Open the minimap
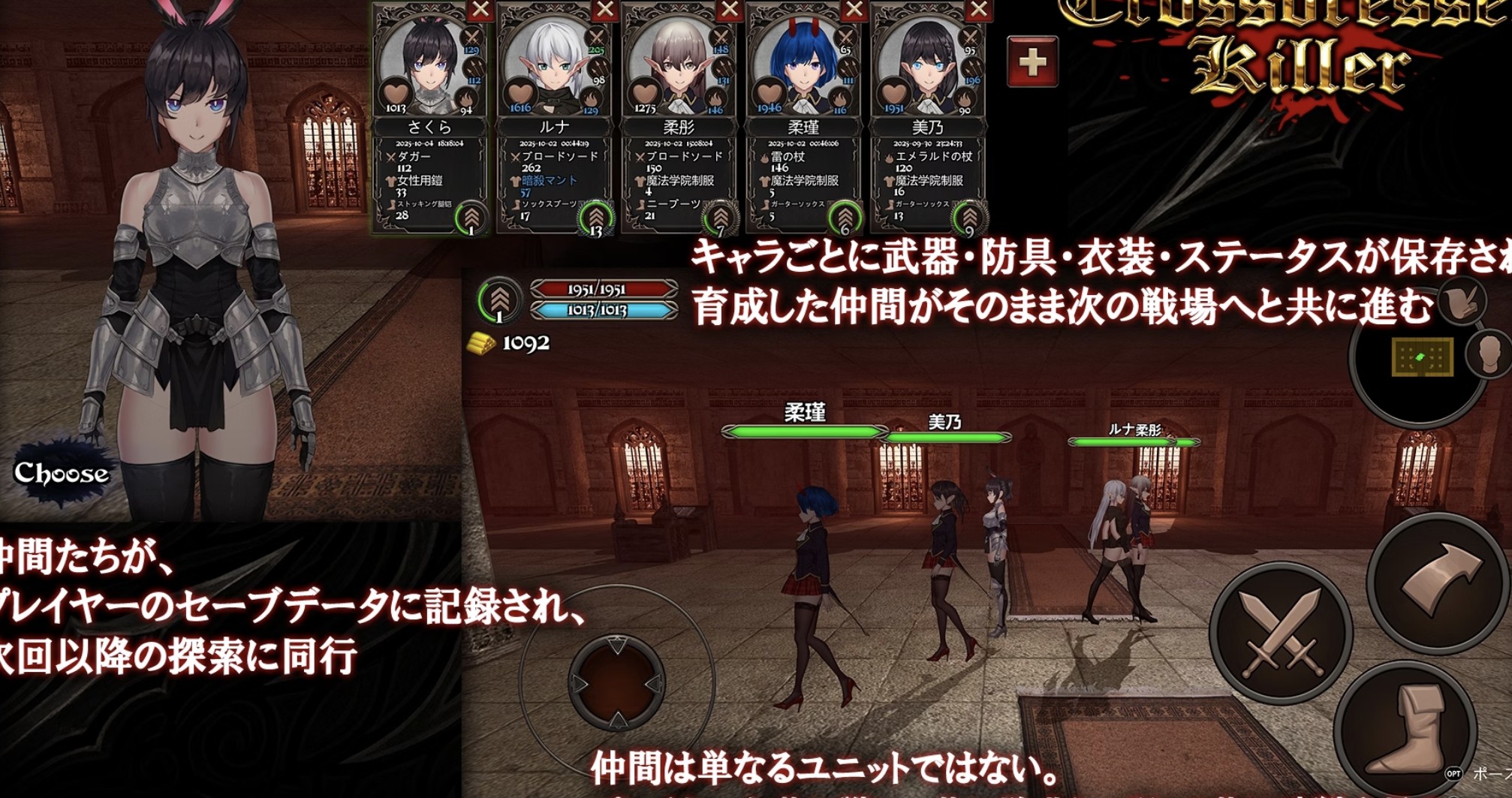This screenshot has height=798, width=1512. pos(1421,357)
